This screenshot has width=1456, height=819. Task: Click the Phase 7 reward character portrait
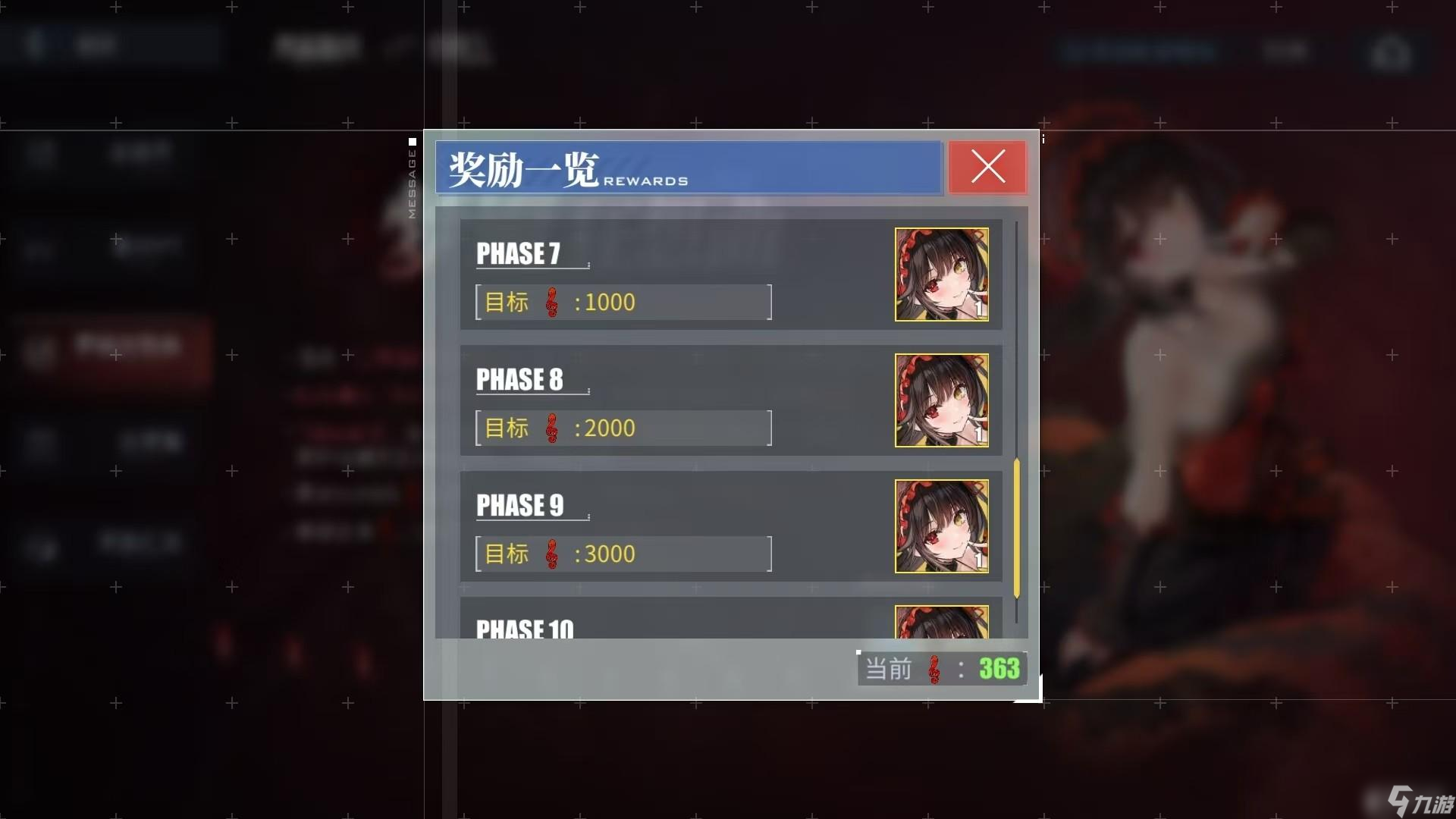click(941, 275)
